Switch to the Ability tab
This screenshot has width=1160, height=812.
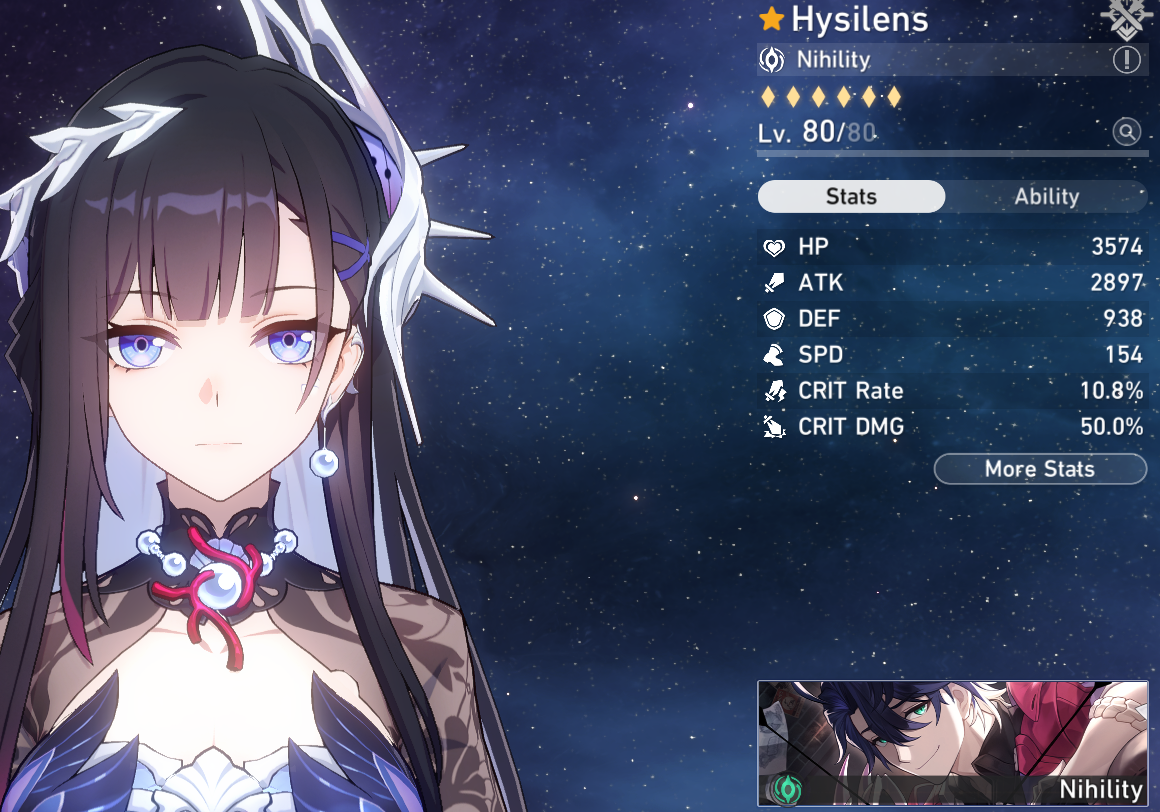point(1046,197)
